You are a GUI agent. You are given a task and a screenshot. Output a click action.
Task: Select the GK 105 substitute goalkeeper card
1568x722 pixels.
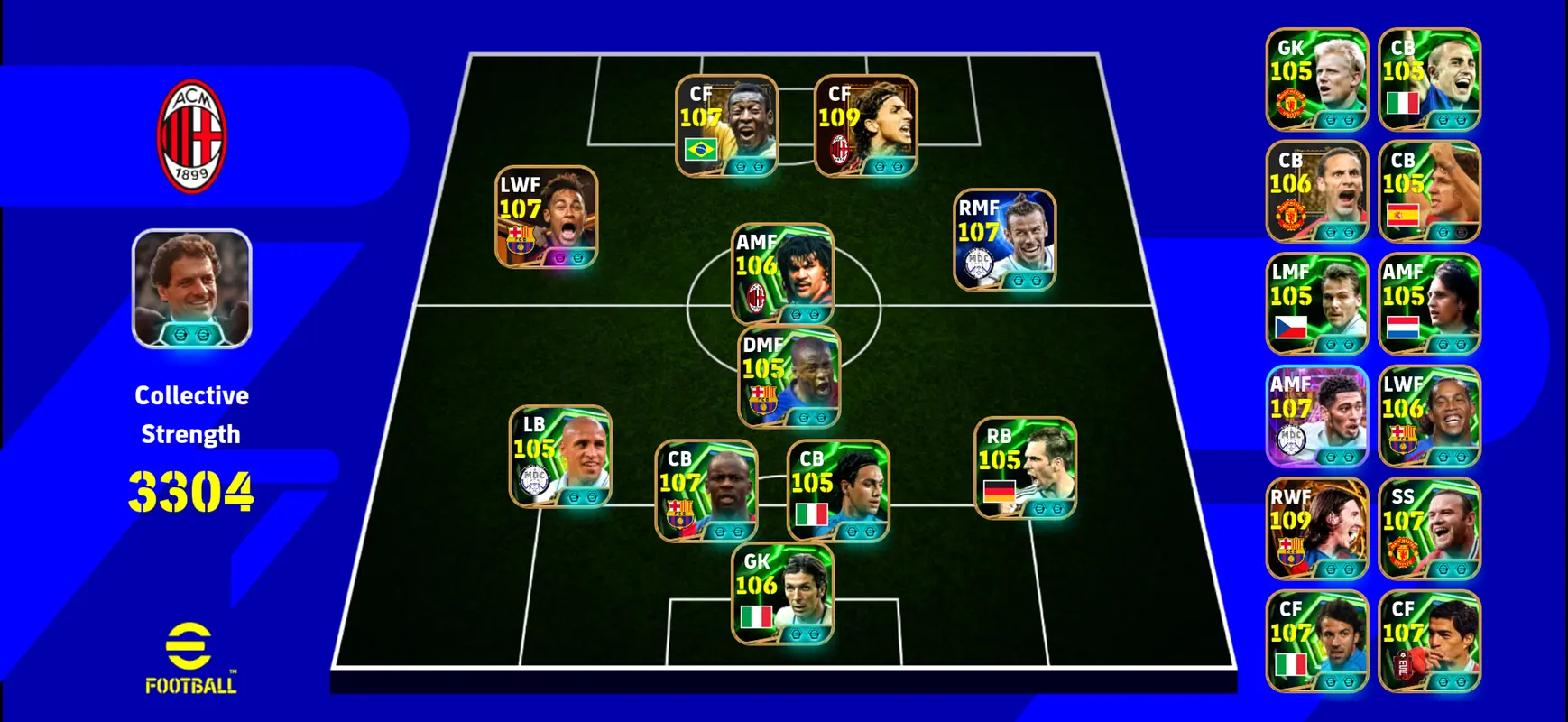pos(1316,79)
